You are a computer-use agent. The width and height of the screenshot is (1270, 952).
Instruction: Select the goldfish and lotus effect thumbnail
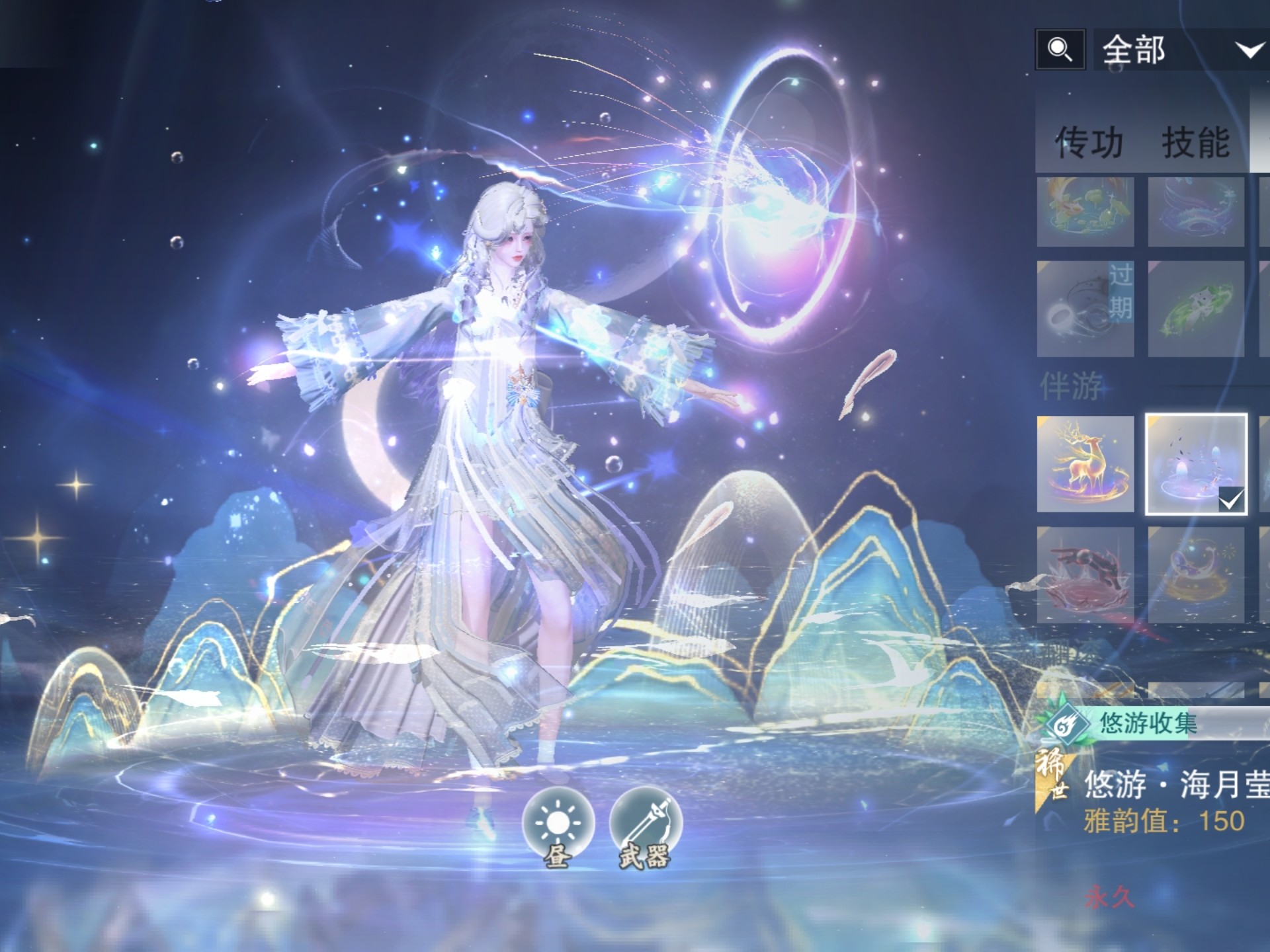pos(1085,212)
